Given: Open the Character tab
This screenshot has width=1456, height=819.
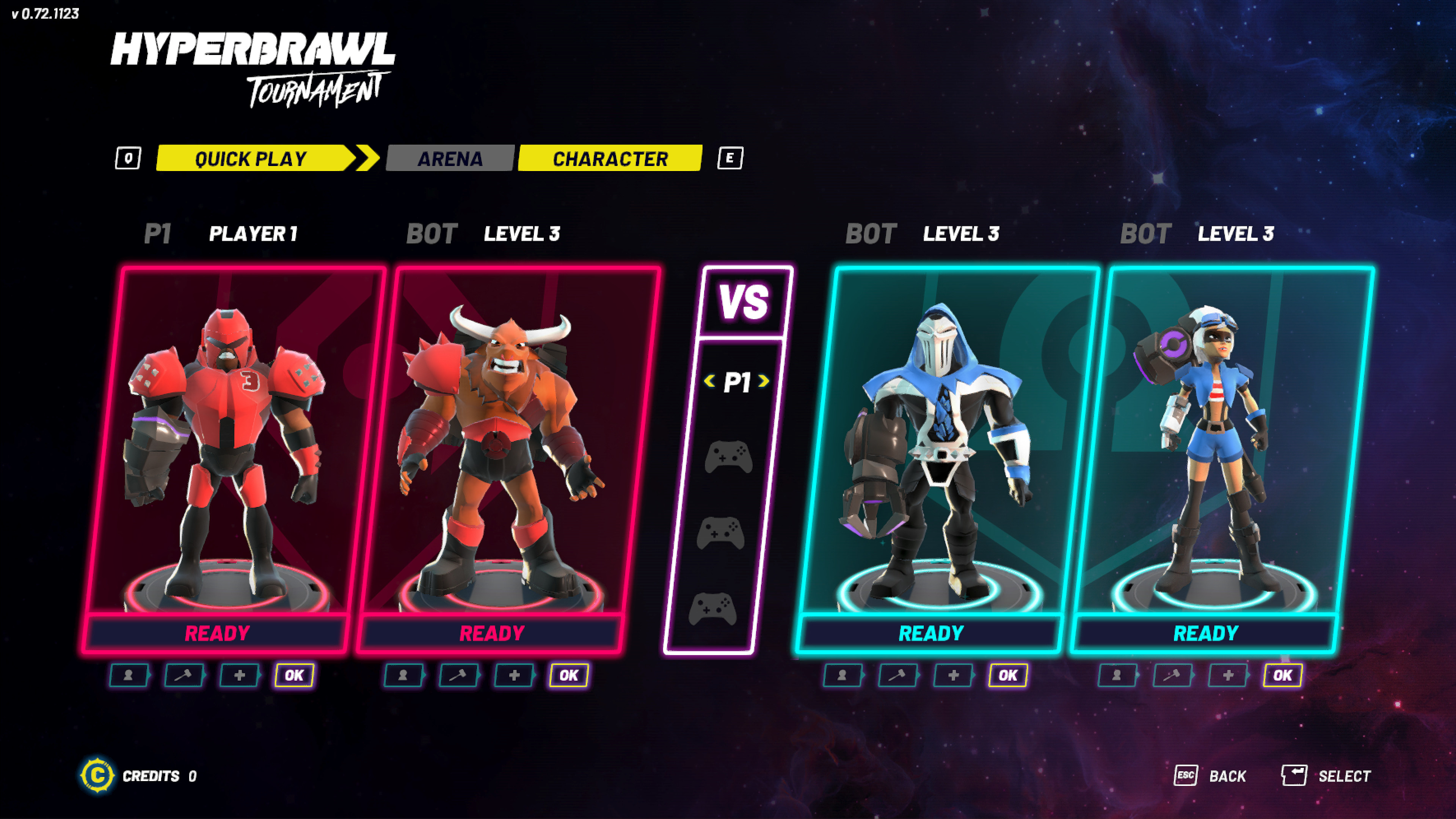Looking at the screenshot, I should click(x=610, y=159).
